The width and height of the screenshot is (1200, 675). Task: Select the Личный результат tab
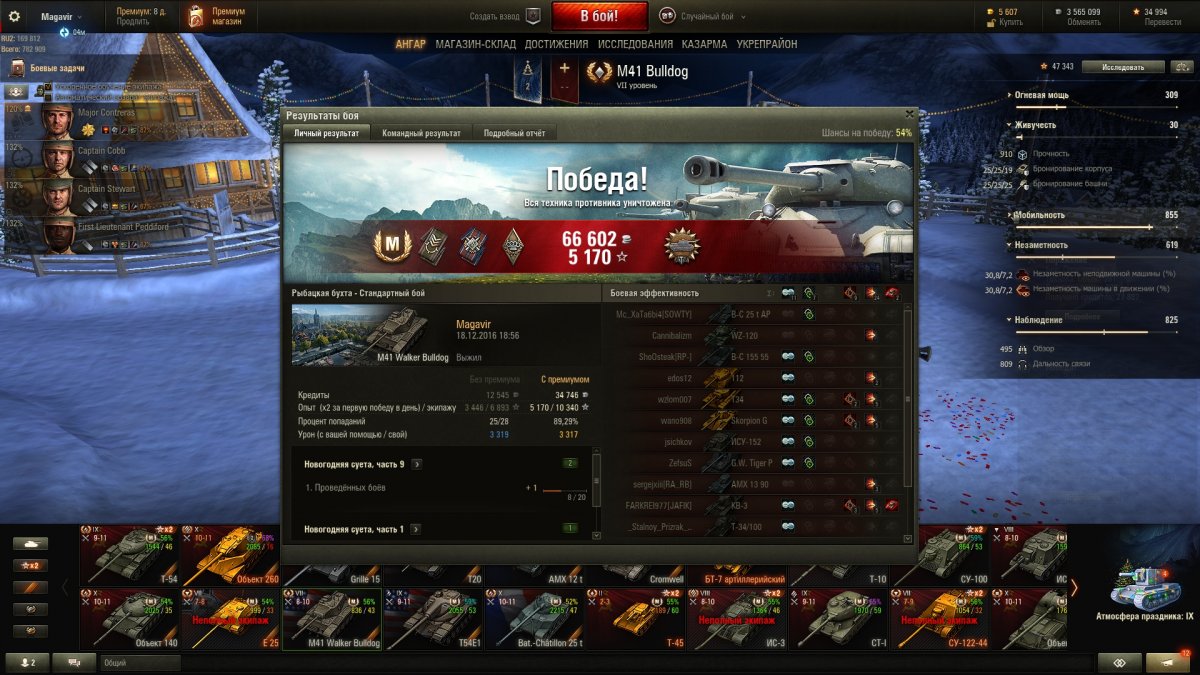pyautogui.click(x=326, y=133)
